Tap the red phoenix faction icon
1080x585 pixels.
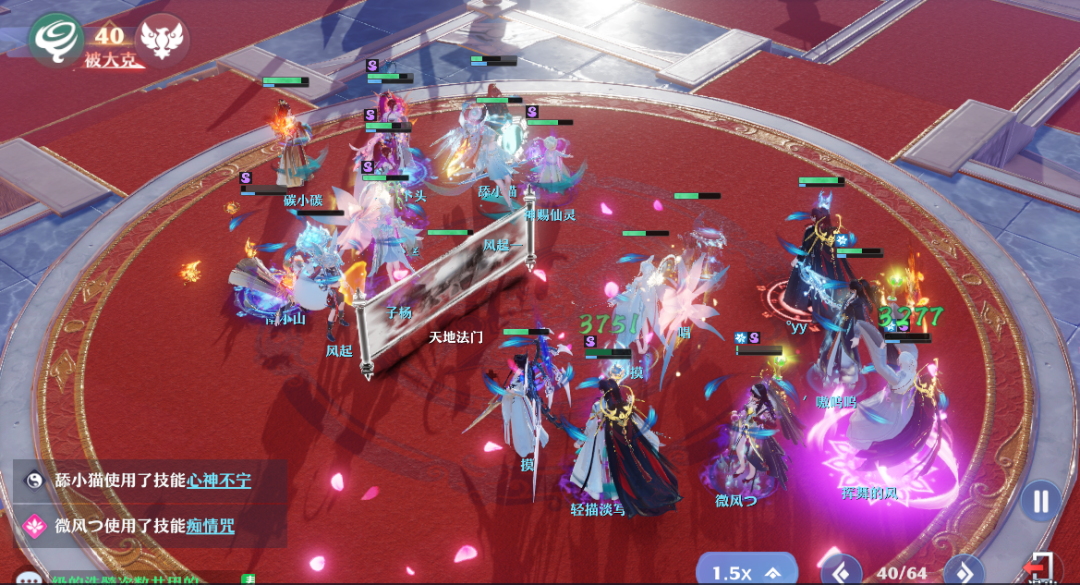[x=165, y=42]
